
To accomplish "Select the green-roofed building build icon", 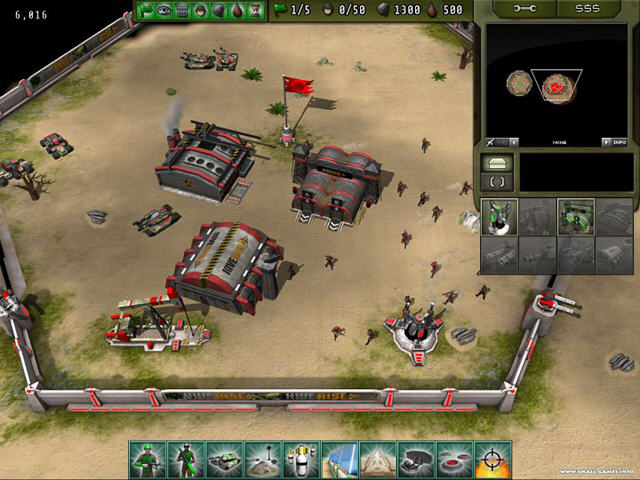I will [x=575, y=216].
